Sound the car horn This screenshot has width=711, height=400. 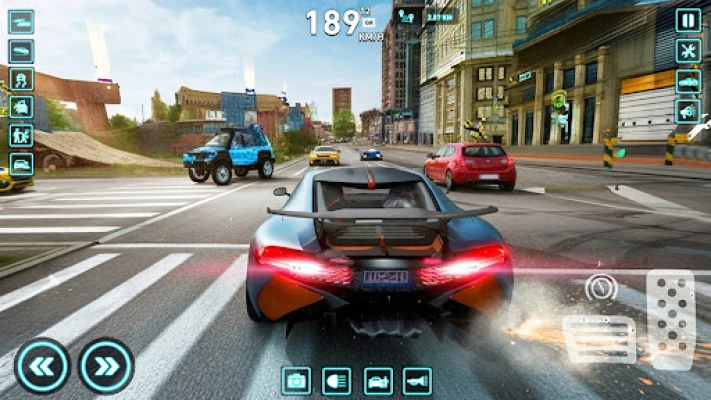(417, 380)
